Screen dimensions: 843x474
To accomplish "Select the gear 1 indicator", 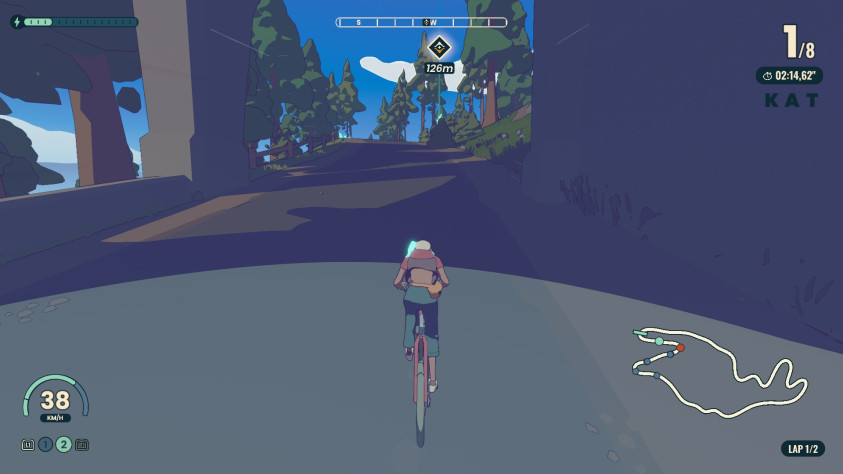I will [46, 444].
